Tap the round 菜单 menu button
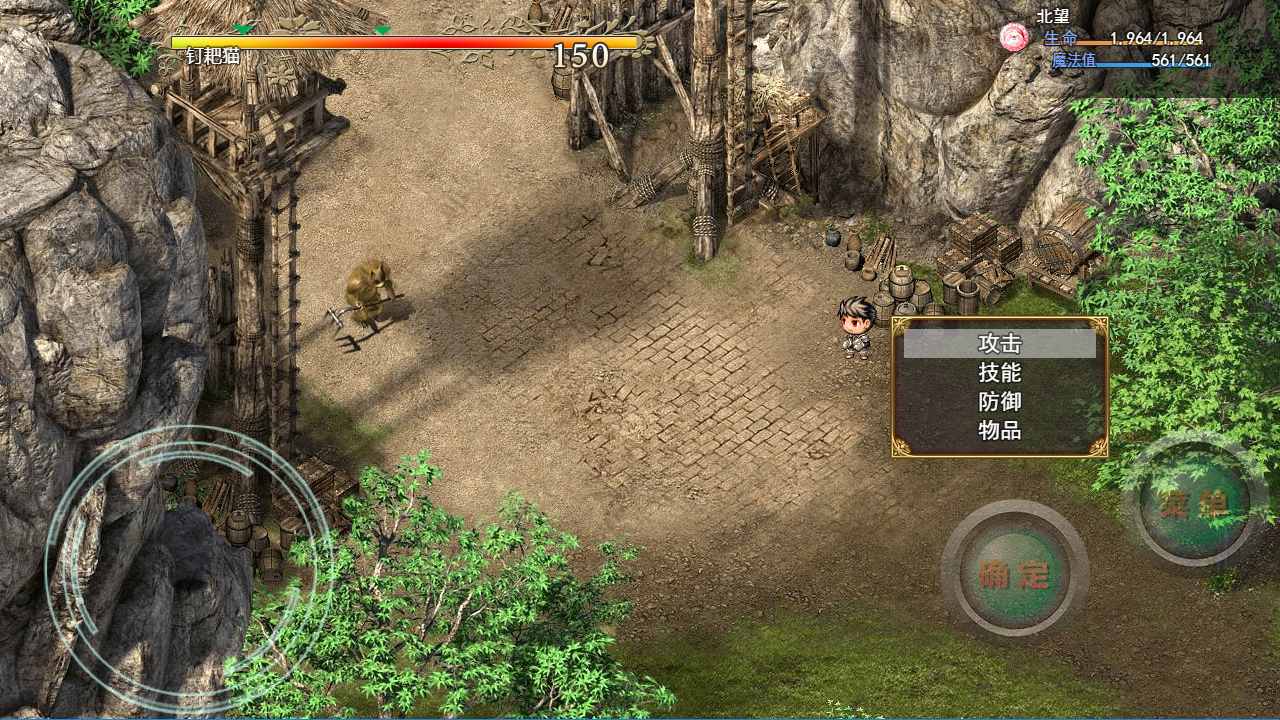The image size is (1280, 720). tap(1194, 503)
